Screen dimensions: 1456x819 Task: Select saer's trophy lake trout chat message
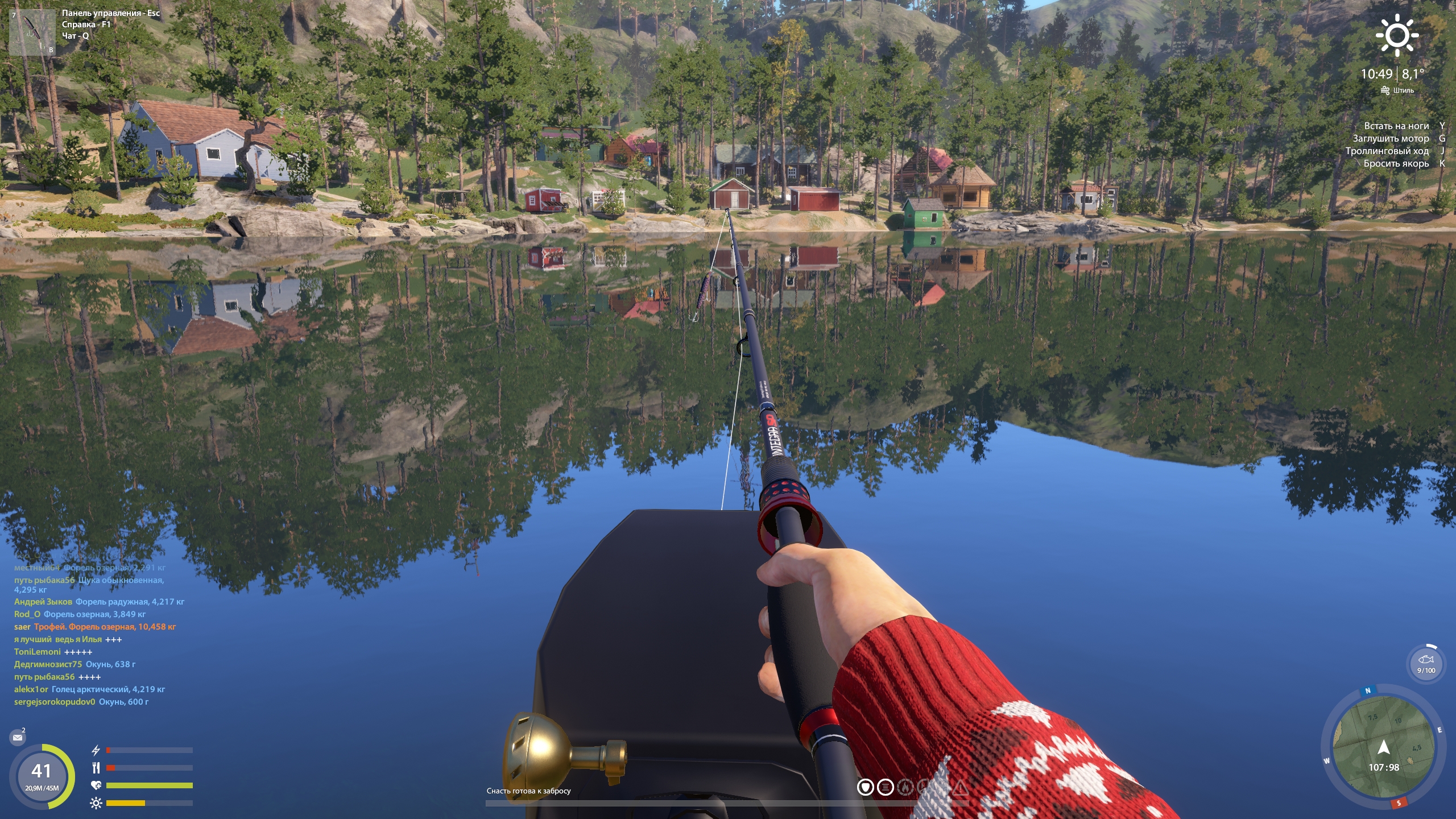[105, 627]
